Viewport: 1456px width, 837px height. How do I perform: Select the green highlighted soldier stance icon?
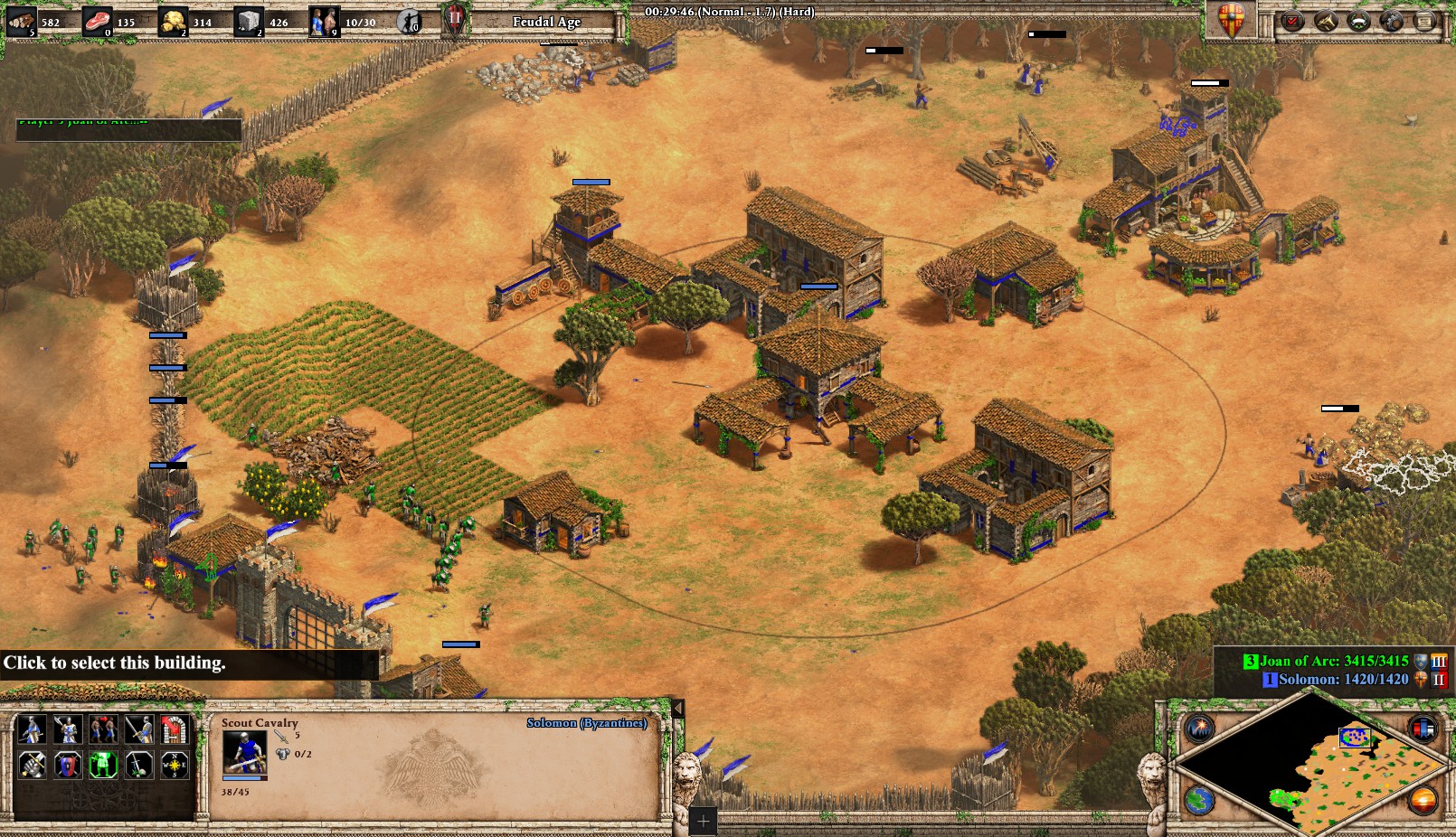pos(103,766)
